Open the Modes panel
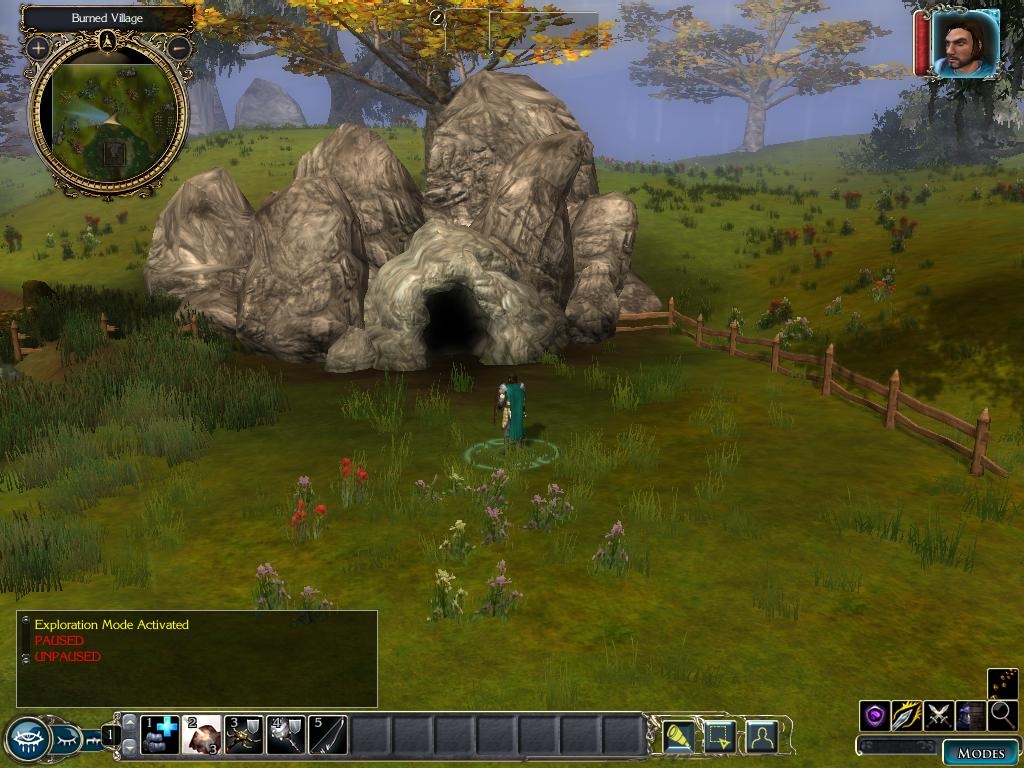1024x768 pixels. tap(980, 753)
